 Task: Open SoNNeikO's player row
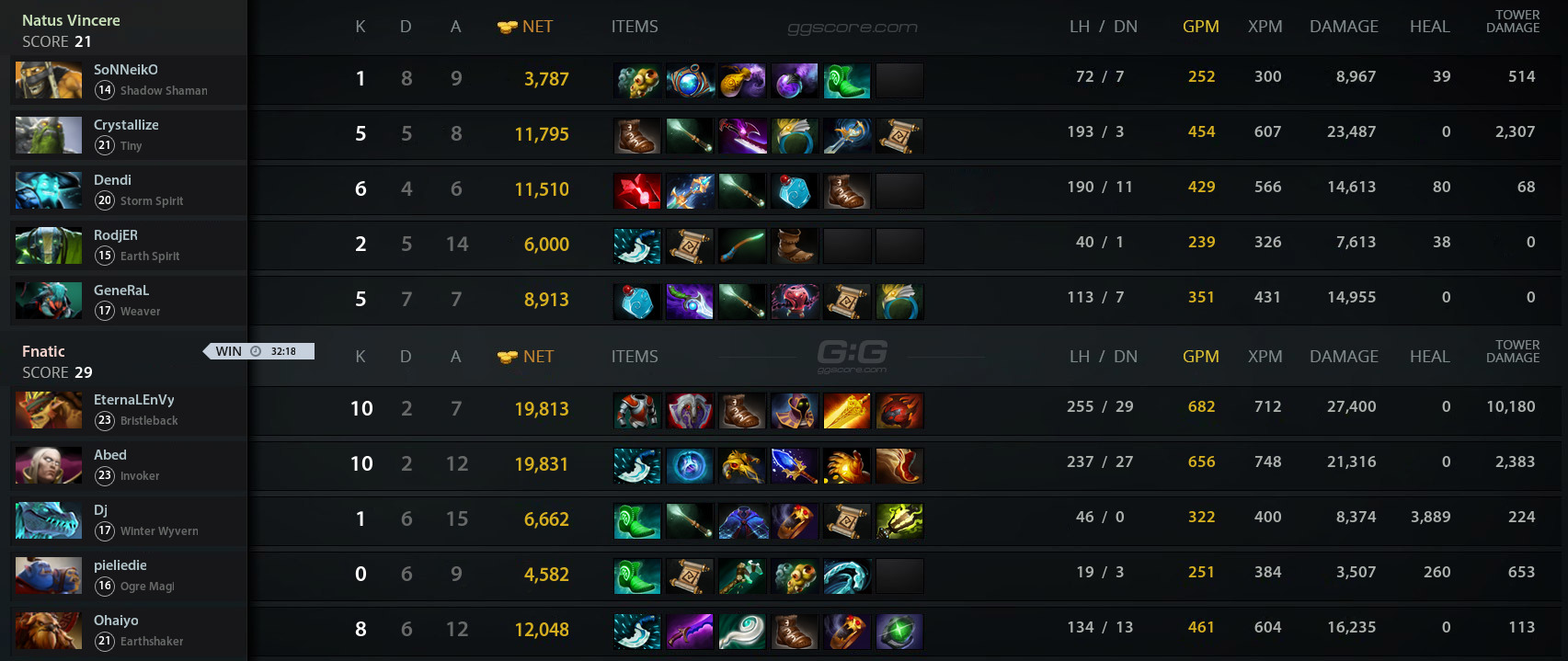(x=129, y=80)
